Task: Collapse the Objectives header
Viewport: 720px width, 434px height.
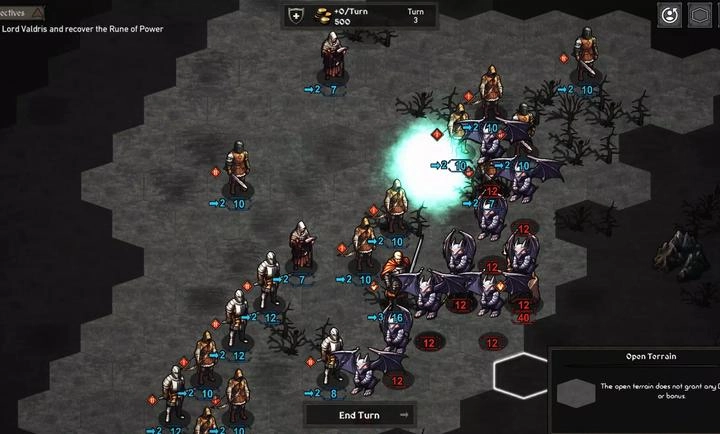Action: (22, 12)
